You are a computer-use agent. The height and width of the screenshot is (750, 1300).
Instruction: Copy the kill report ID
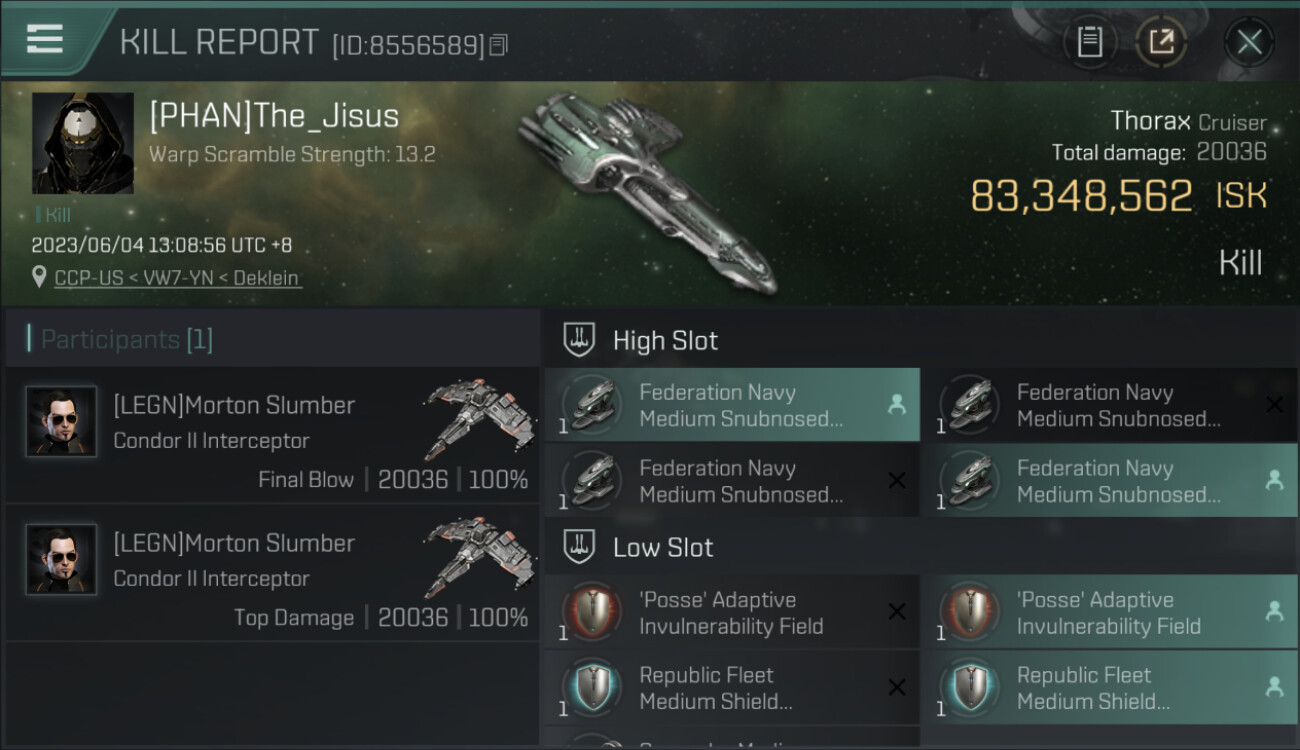(499, 45)
